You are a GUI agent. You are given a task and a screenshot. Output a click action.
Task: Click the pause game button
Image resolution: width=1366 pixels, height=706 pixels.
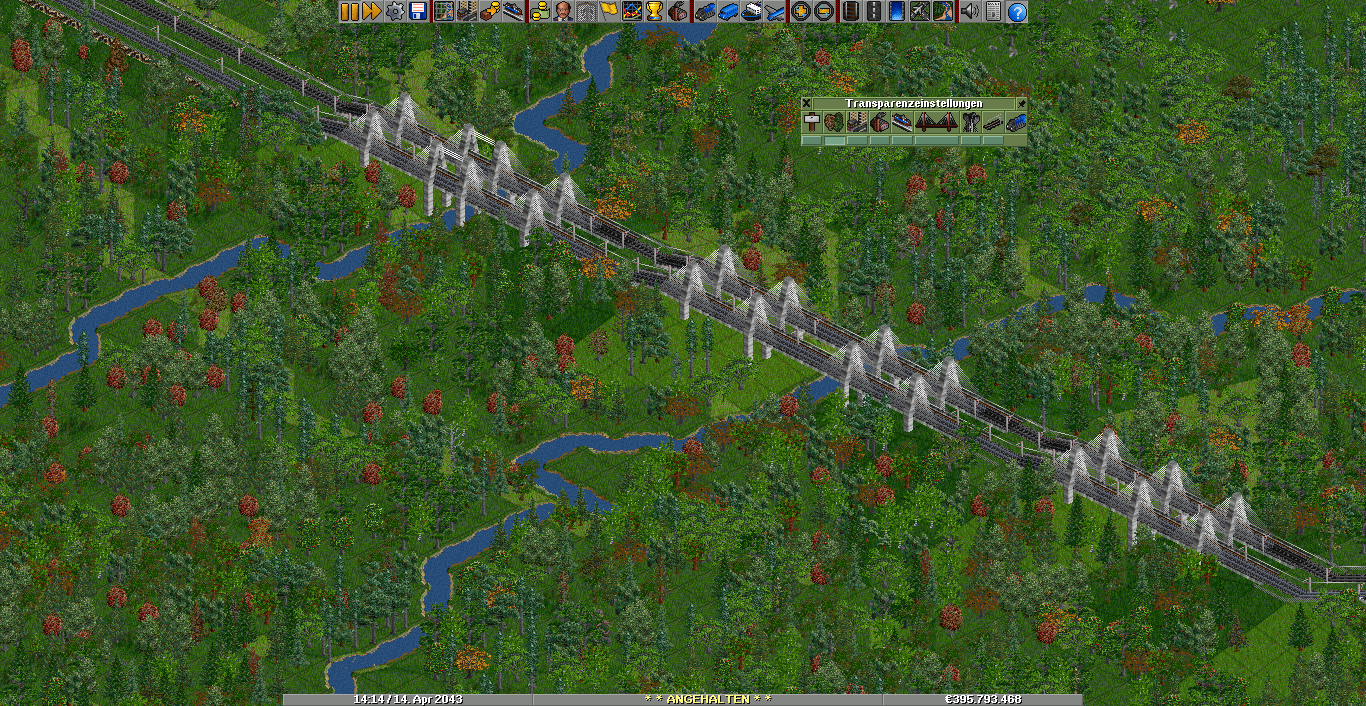[349, 12]
